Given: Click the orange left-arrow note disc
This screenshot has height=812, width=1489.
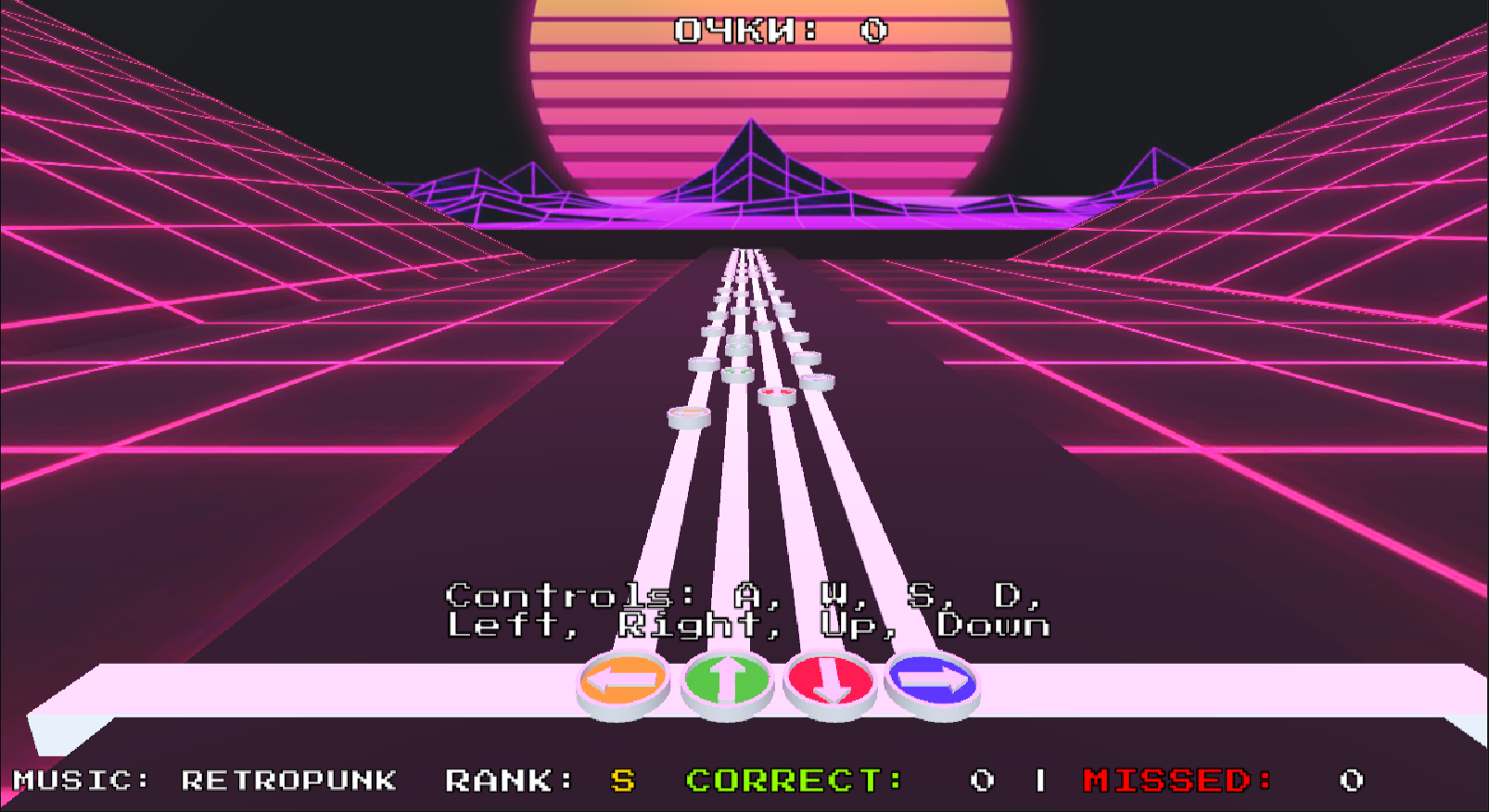Looking at the screenshot, I should pos(686,417).
